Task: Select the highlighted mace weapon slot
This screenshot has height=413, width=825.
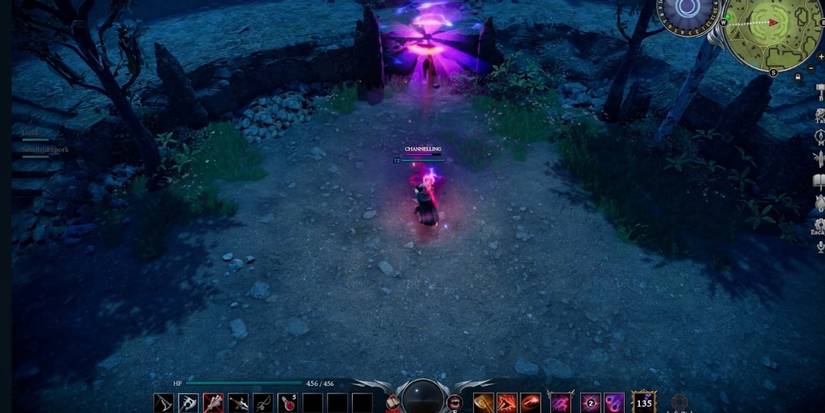Action: (213, 402)
